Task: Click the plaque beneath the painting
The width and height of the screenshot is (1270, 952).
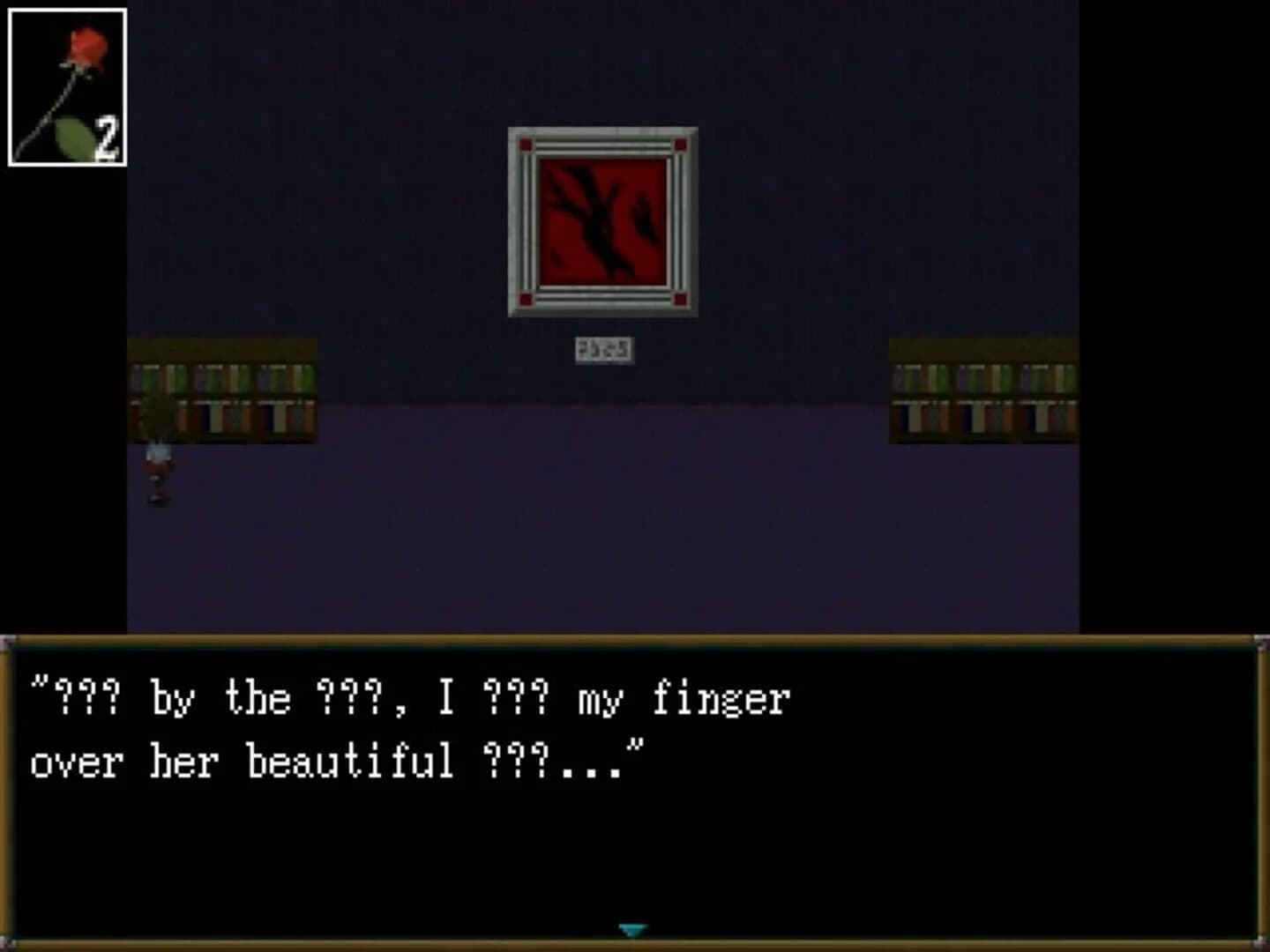Action: (602, 348)
